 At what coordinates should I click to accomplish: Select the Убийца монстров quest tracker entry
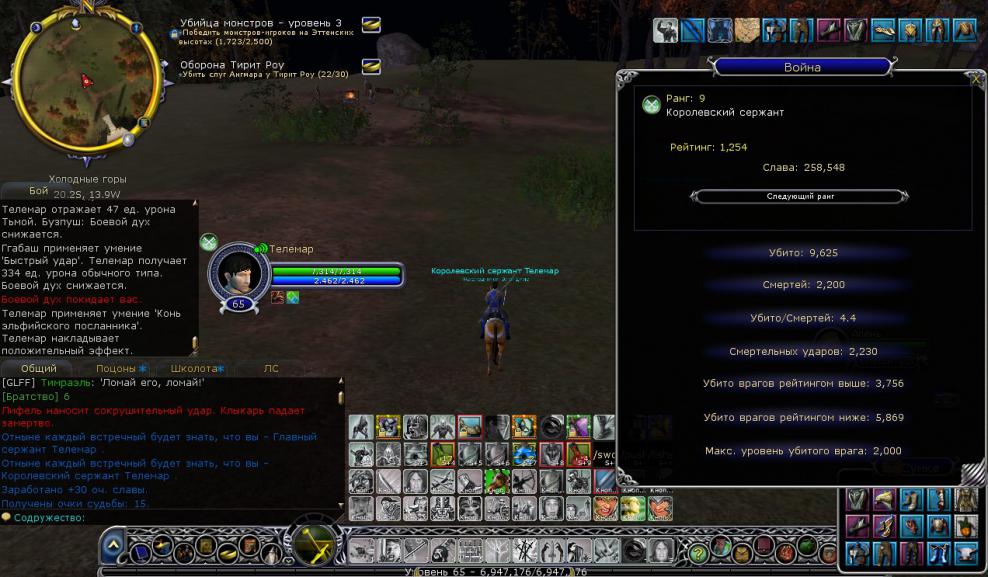click(x=261, y=23)
